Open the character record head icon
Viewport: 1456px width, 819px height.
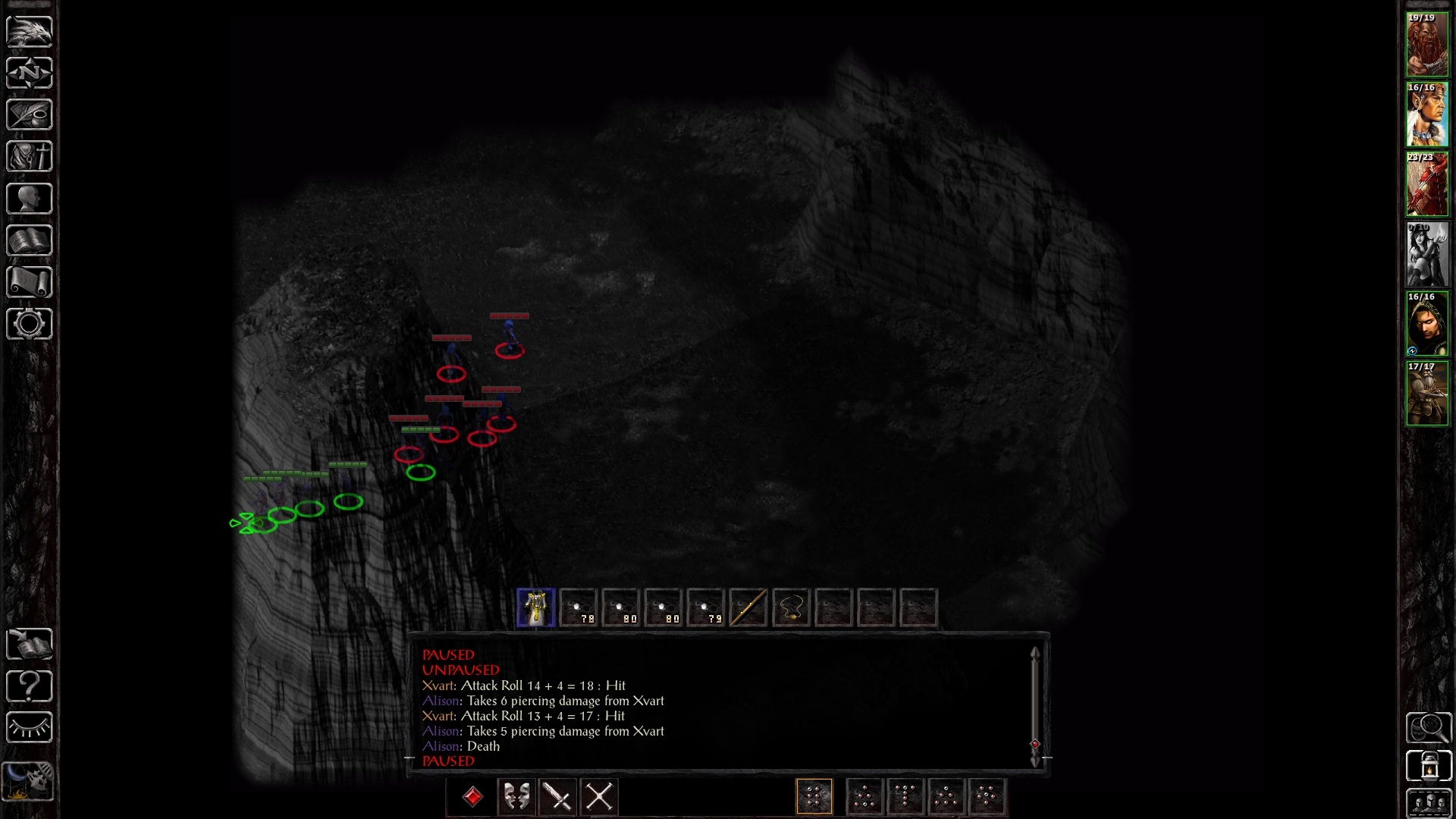click(30, 199)
